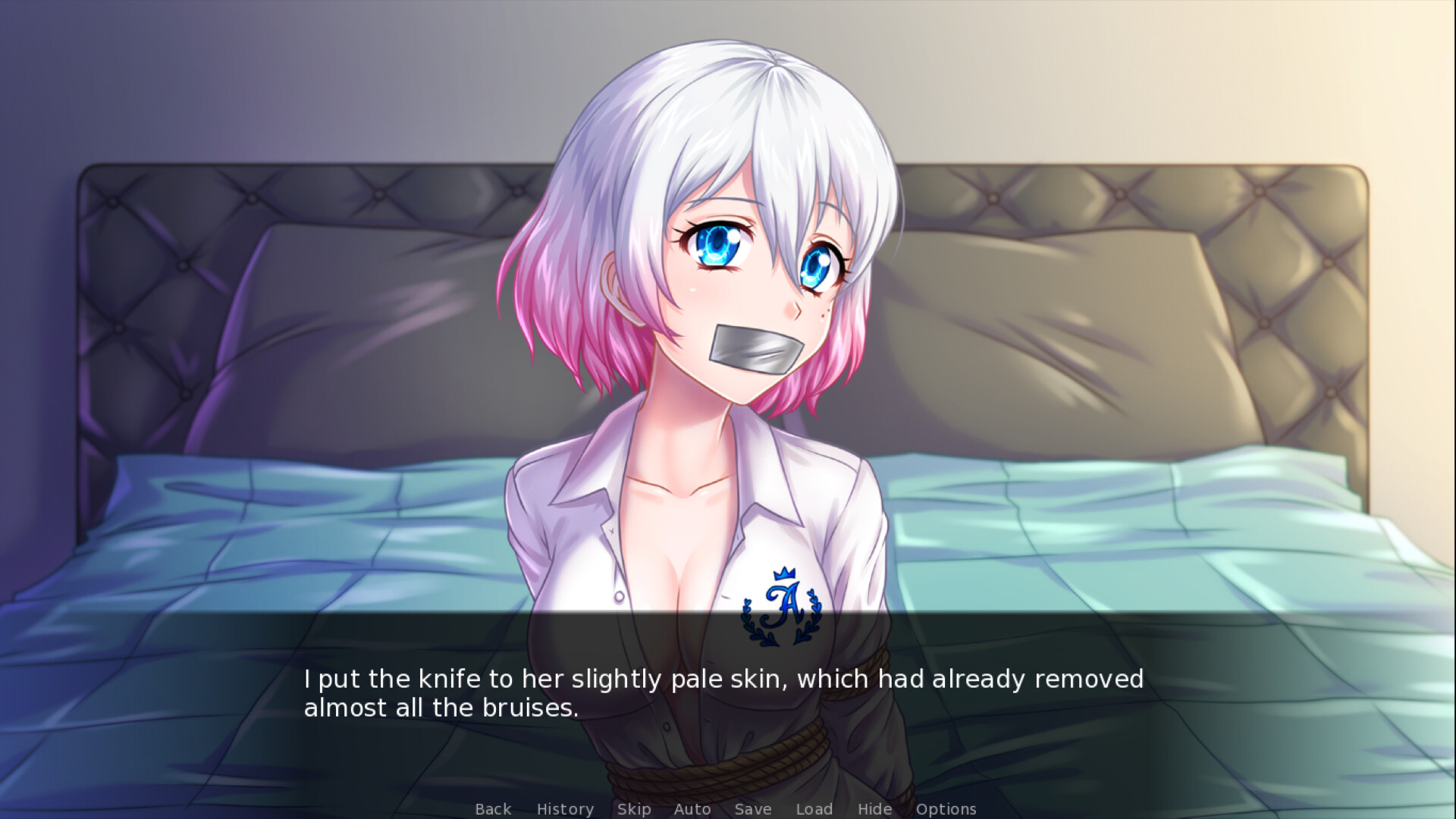Image resolution: width=1456 pixels, height=819 pixels.
Task: Open the Load screen
Action: (814, 809)
